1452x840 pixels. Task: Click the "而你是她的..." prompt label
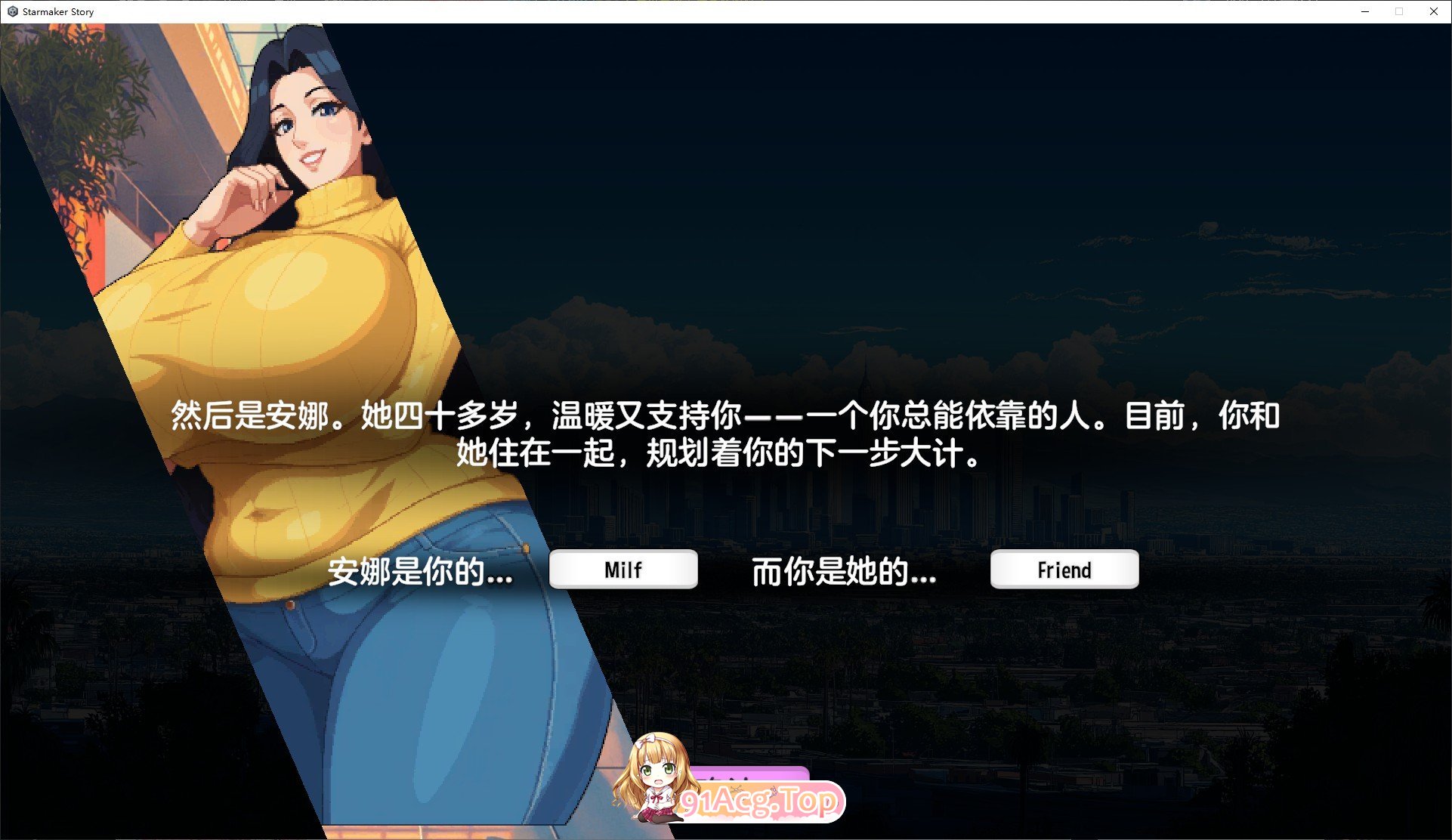point(844,574)
